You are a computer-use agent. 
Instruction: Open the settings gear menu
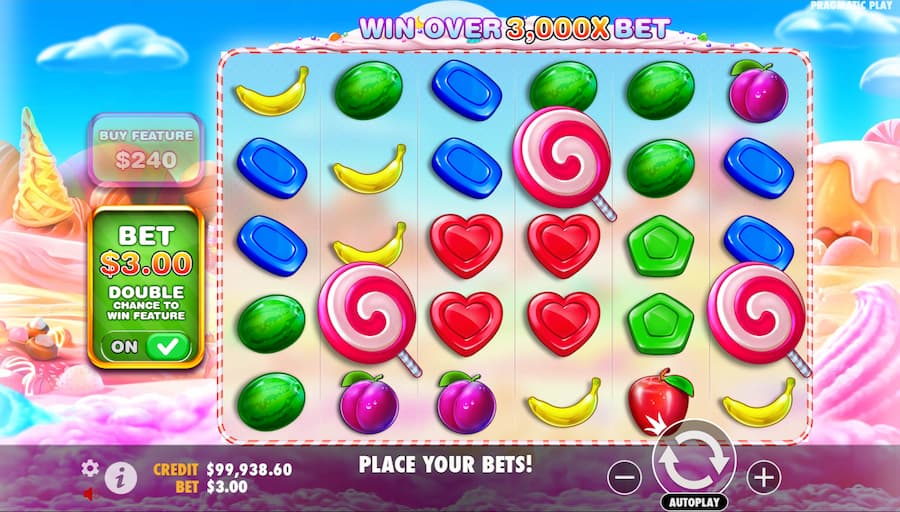[90, 467]
